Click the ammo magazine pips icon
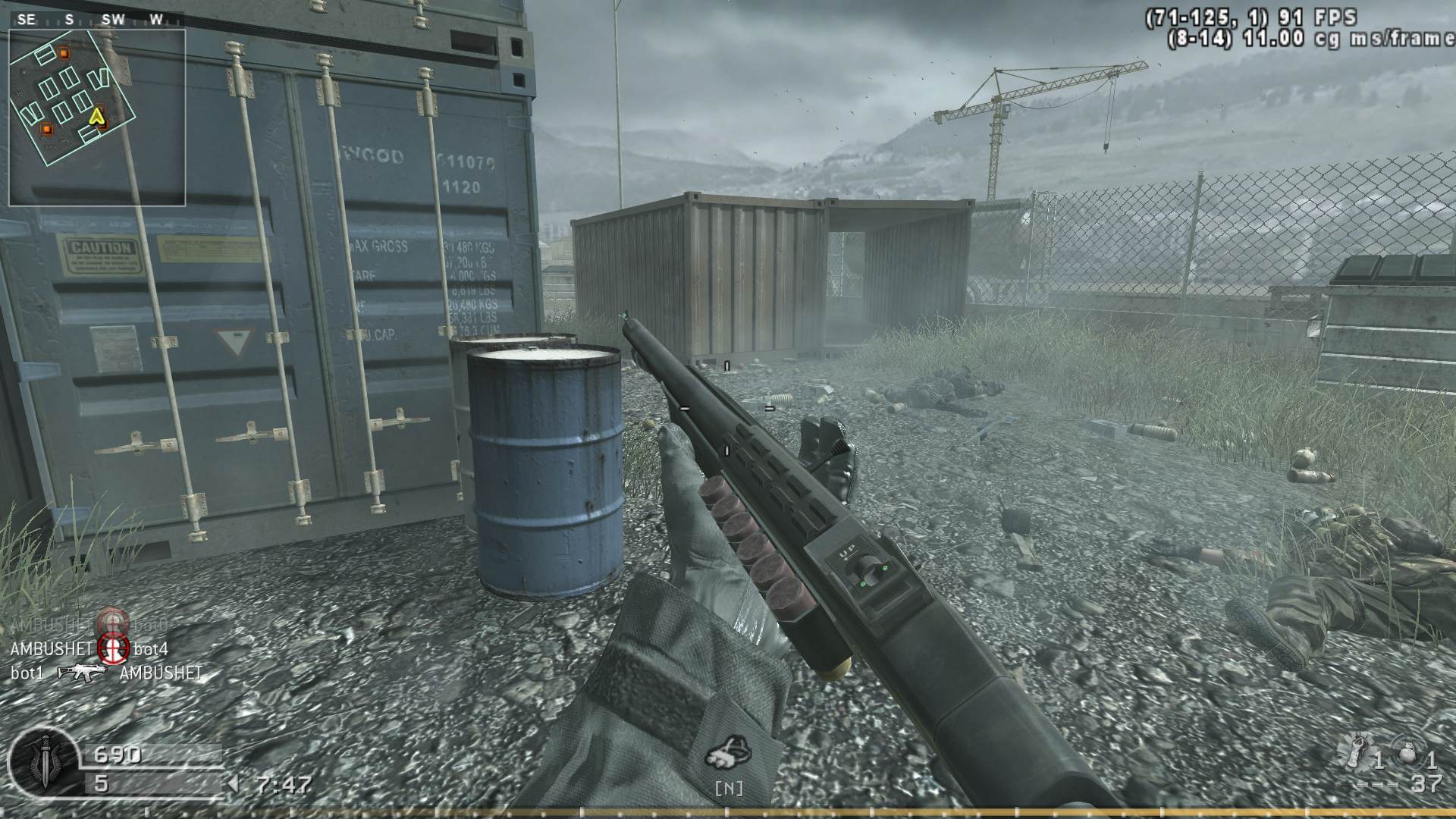The height and width of the screenshot is (819, 1456). coord(1376,785)
